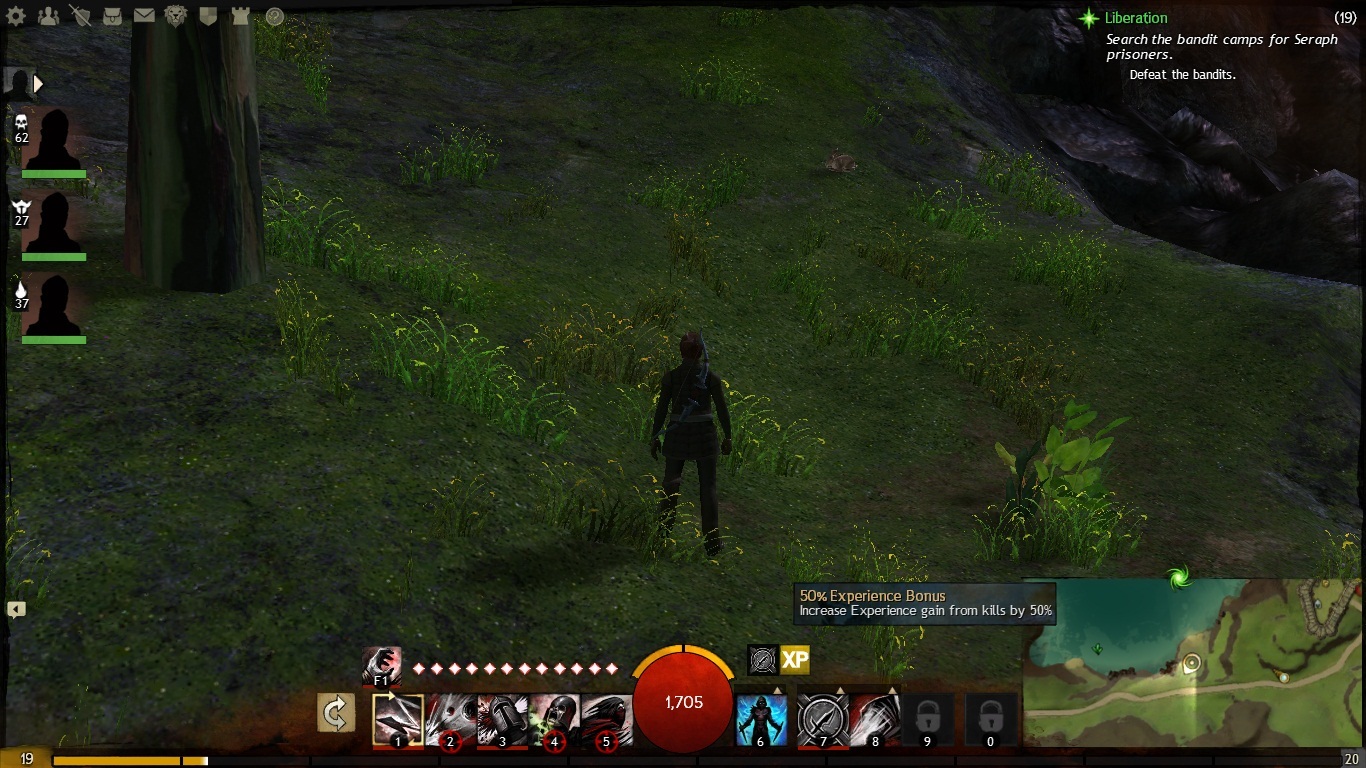
Task: Open the Black Lion trading post icon
Action: pyautogui.click(x=176, y=16)
